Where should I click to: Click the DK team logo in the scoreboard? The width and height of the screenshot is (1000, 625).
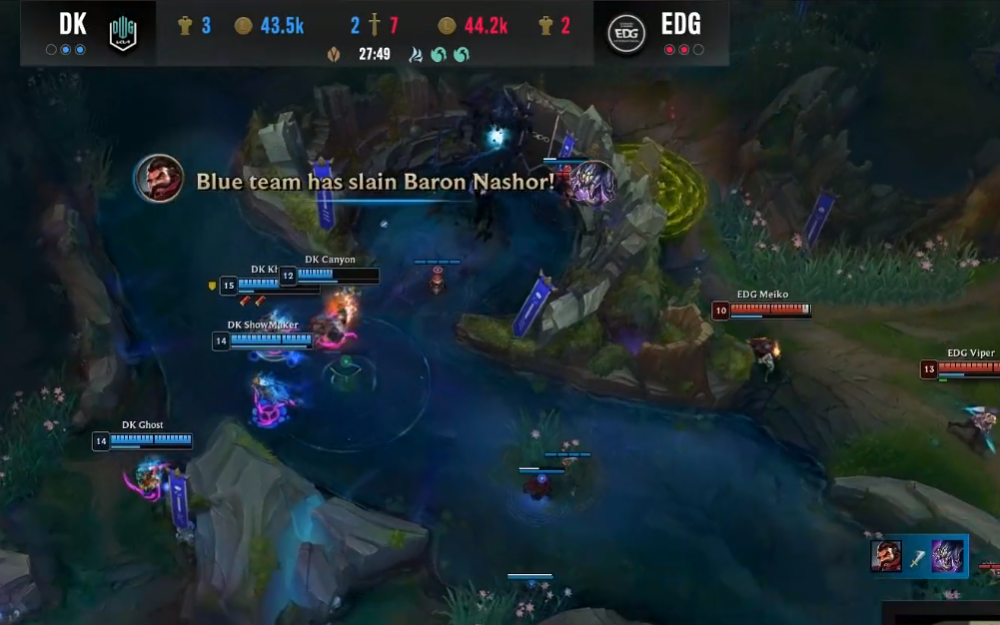(x=123, y=33)
